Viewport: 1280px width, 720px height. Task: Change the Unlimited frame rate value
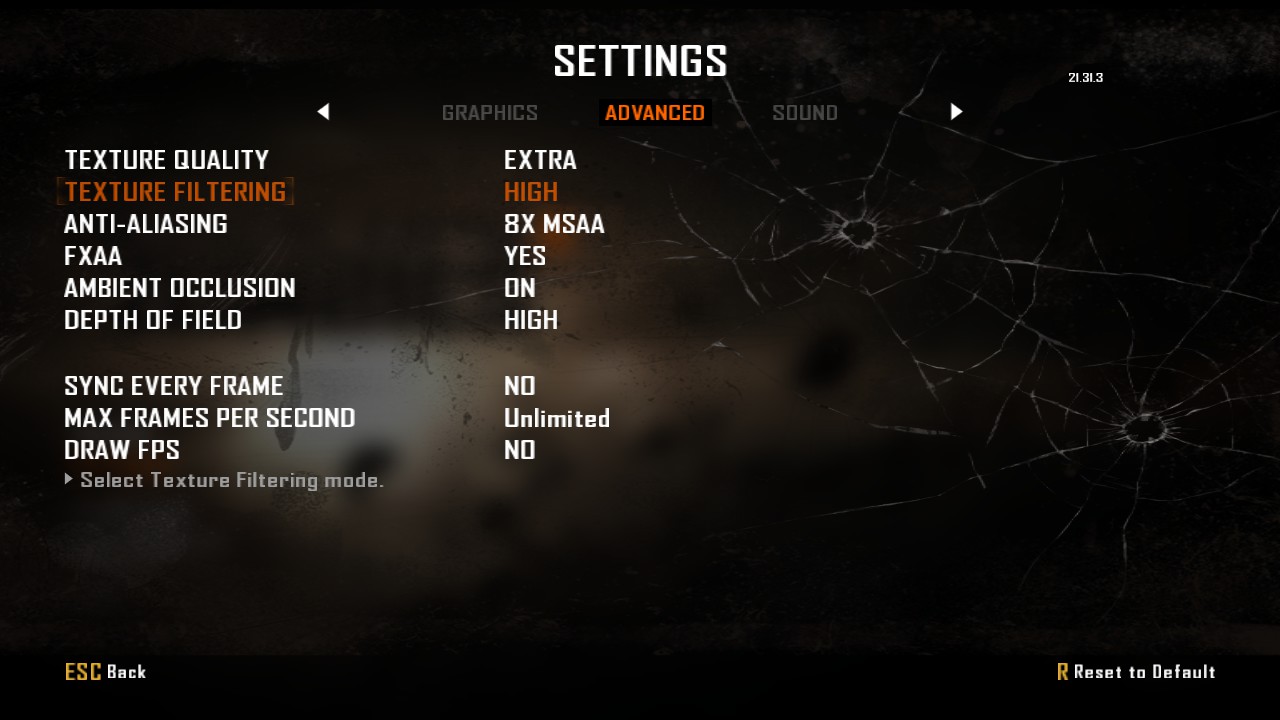pos(556,418)
